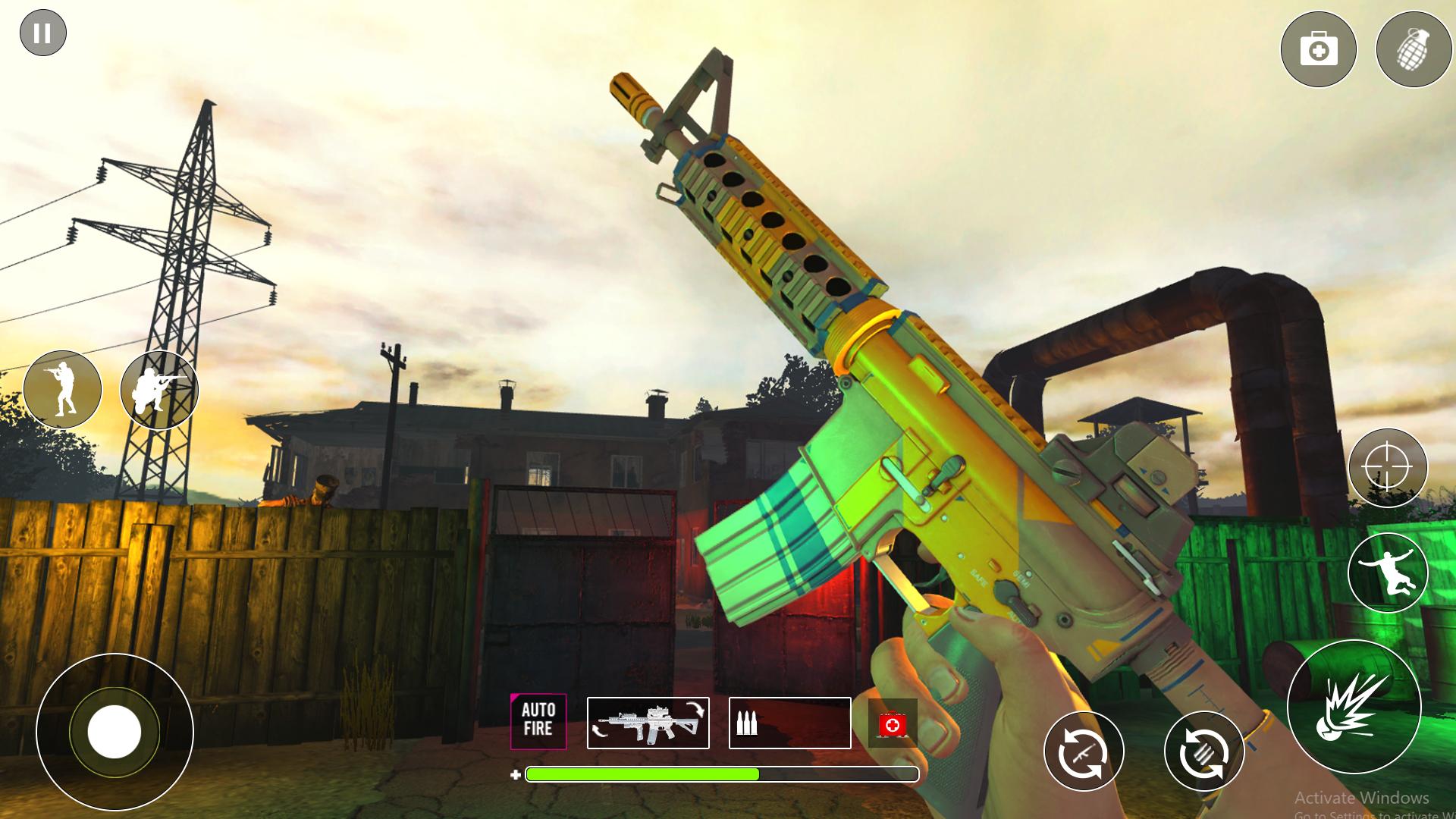The height and width of the screenshot is (819, 1456).
Task: Reload ammo with the bullet cycle button
Action: (x=1203, y=752)
